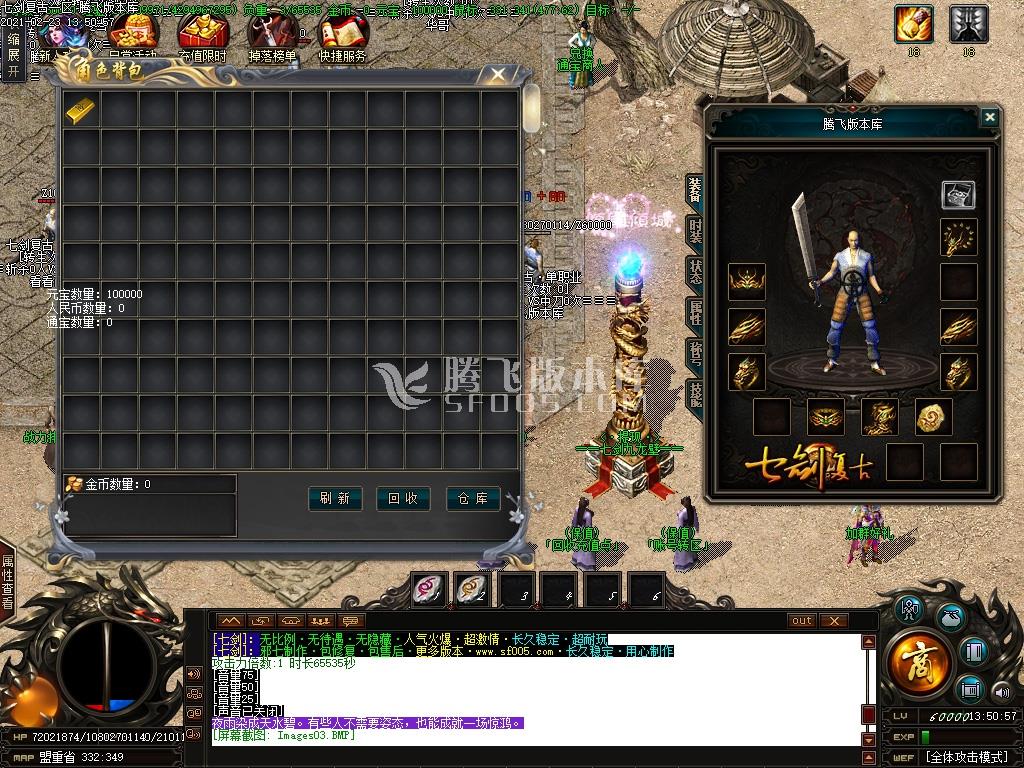Click the out button above chat
The width and height of the screenshot is (1024, 768).
point(802,621)
